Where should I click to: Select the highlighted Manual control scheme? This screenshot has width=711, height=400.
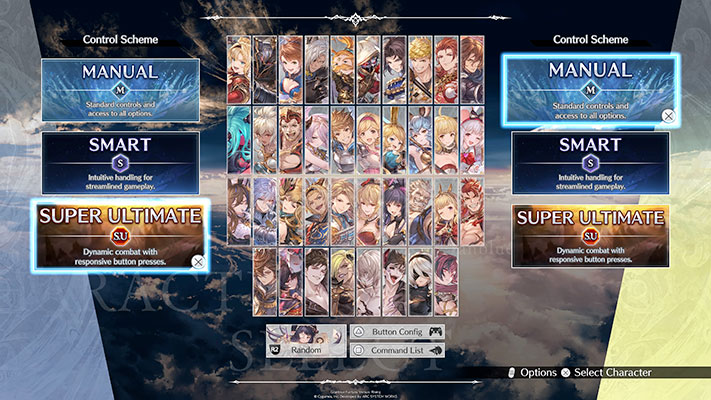click(x=591, y=87)
